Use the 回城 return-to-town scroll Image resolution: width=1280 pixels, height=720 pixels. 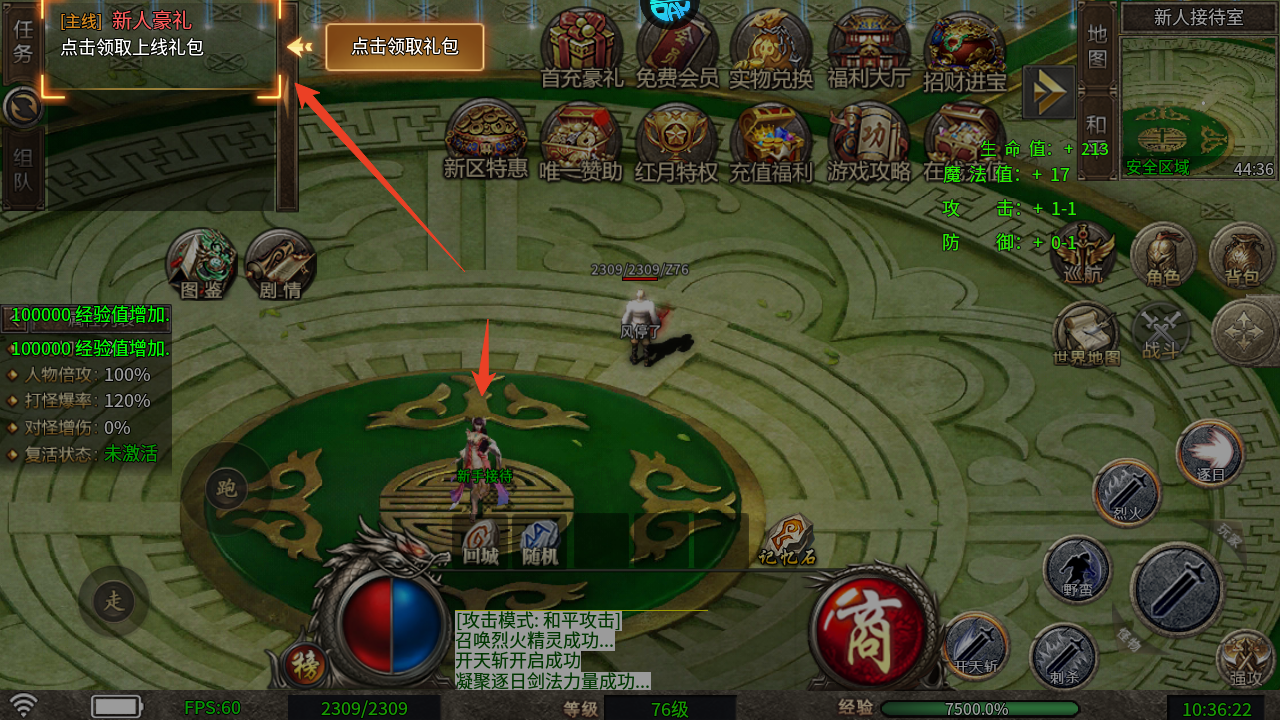point(481,541)
